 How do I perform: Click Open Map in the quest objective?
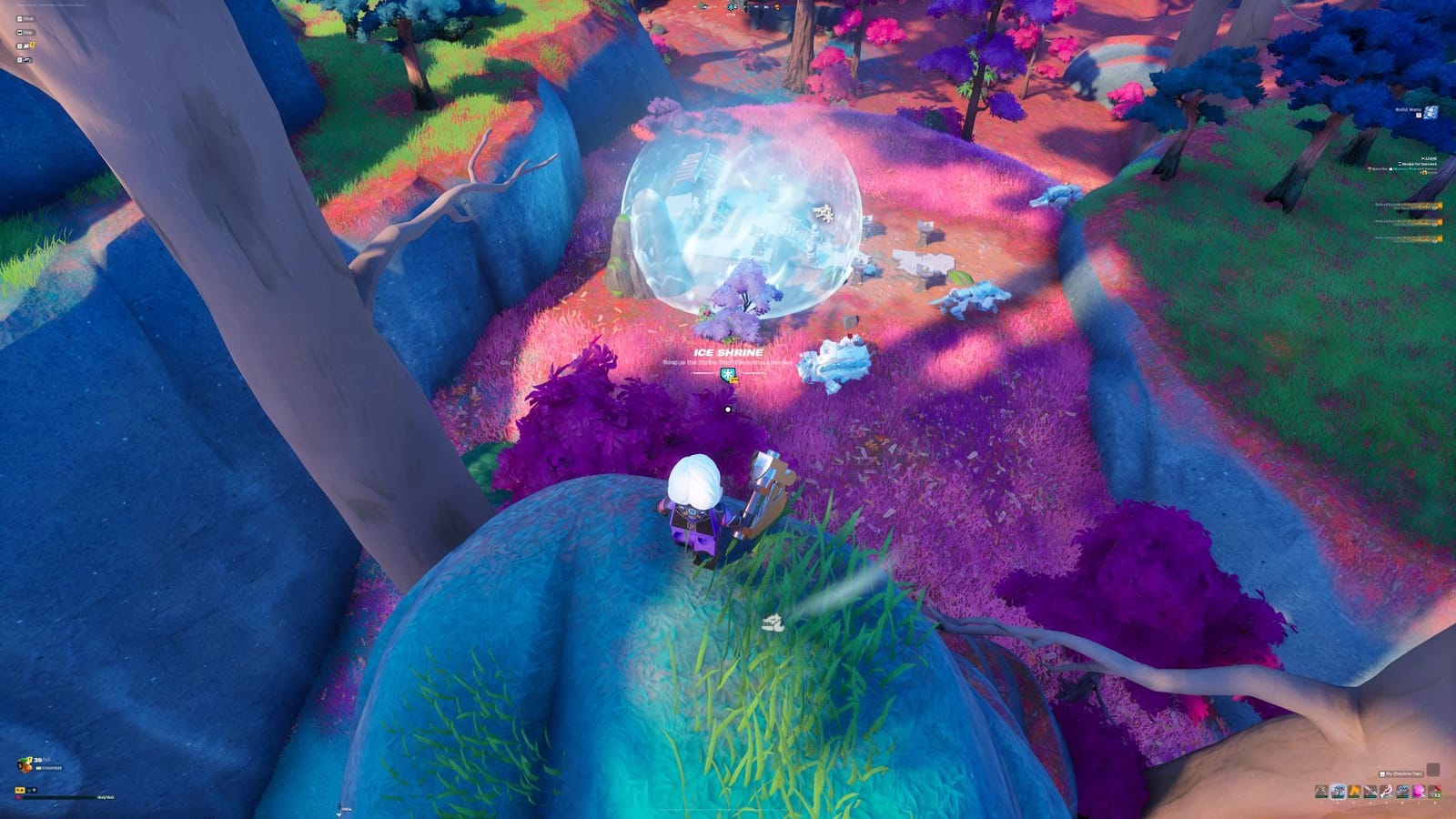click(x=1377, y=168)
